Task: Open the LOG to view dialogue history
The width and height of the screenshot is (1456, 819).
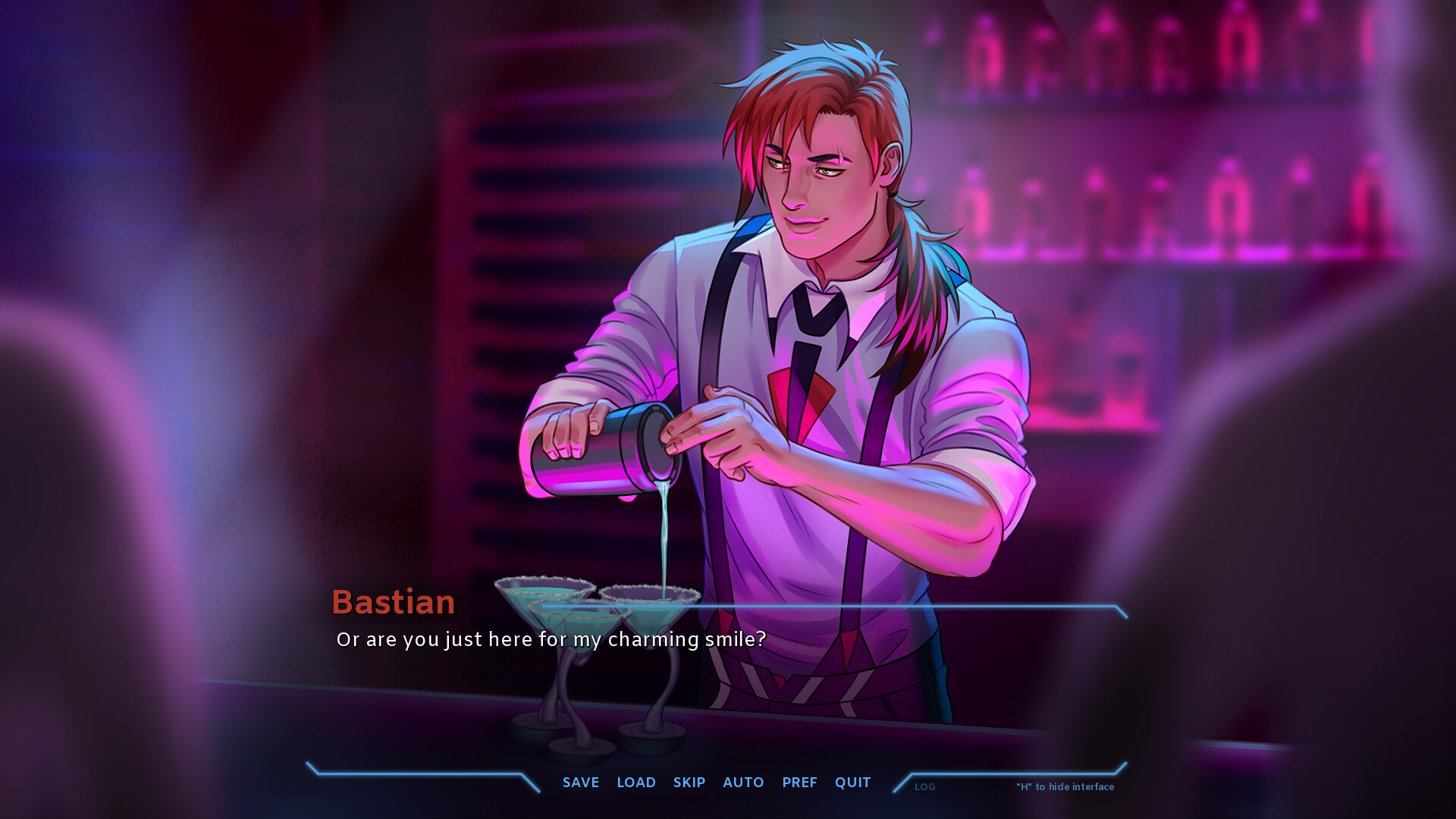Action: [924, 787]
